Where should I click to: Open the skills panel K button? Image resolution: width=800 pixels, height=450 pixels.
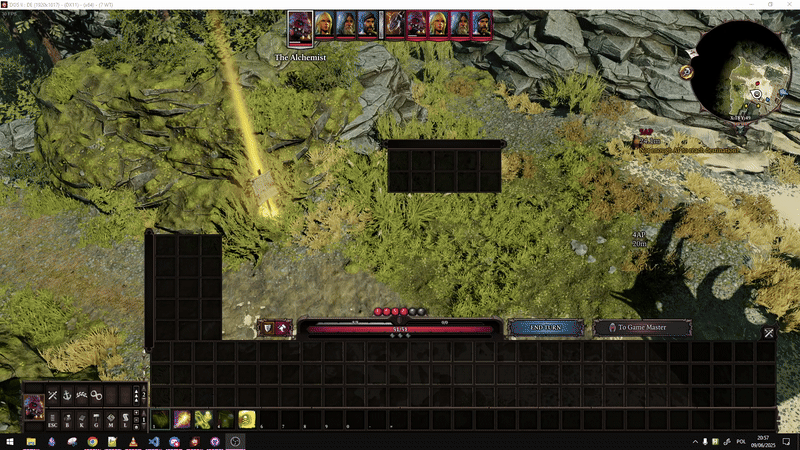82,423
